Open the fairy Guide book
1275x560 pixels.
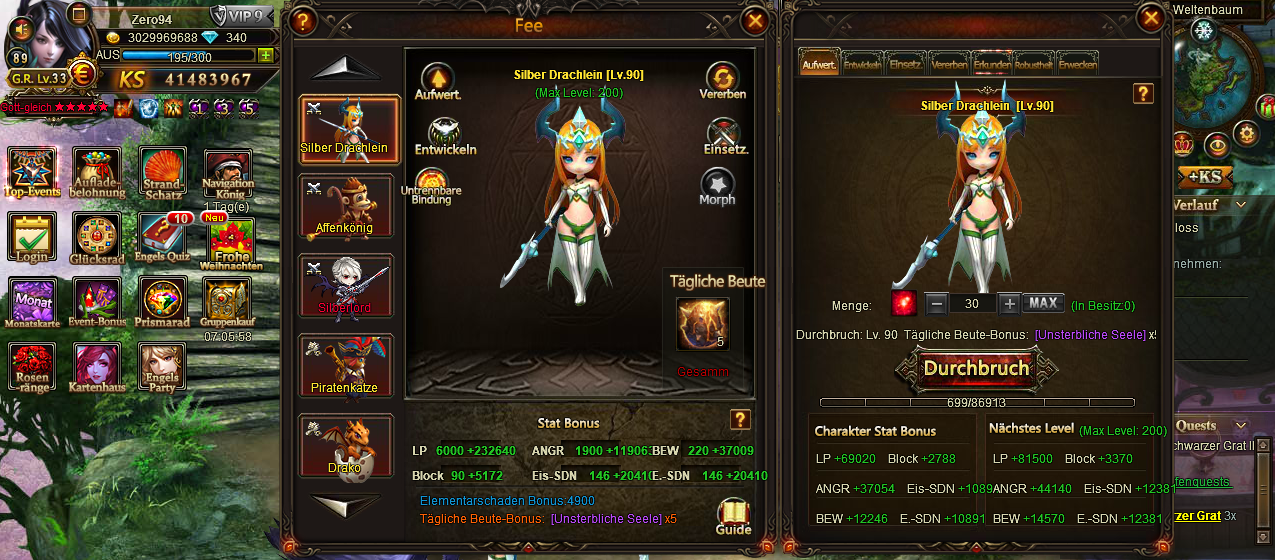733,515
